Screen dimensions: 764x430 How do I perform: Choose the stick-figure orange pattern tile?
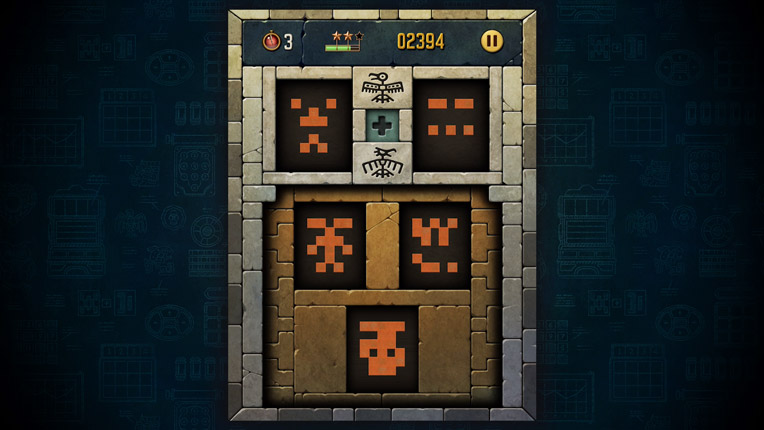[x=329, y=245]
